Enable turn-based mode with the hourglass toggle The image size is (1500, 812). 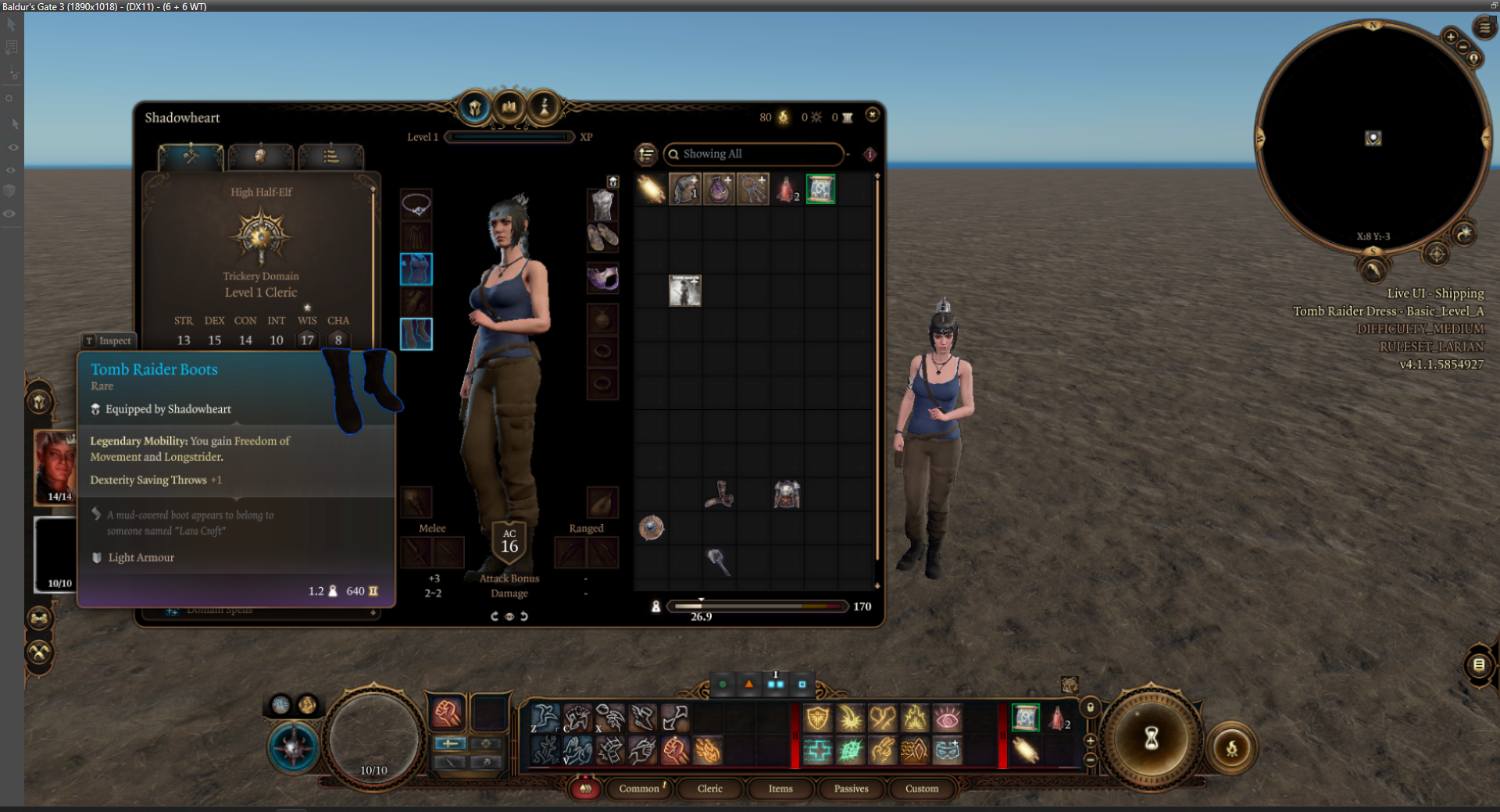1152,738
